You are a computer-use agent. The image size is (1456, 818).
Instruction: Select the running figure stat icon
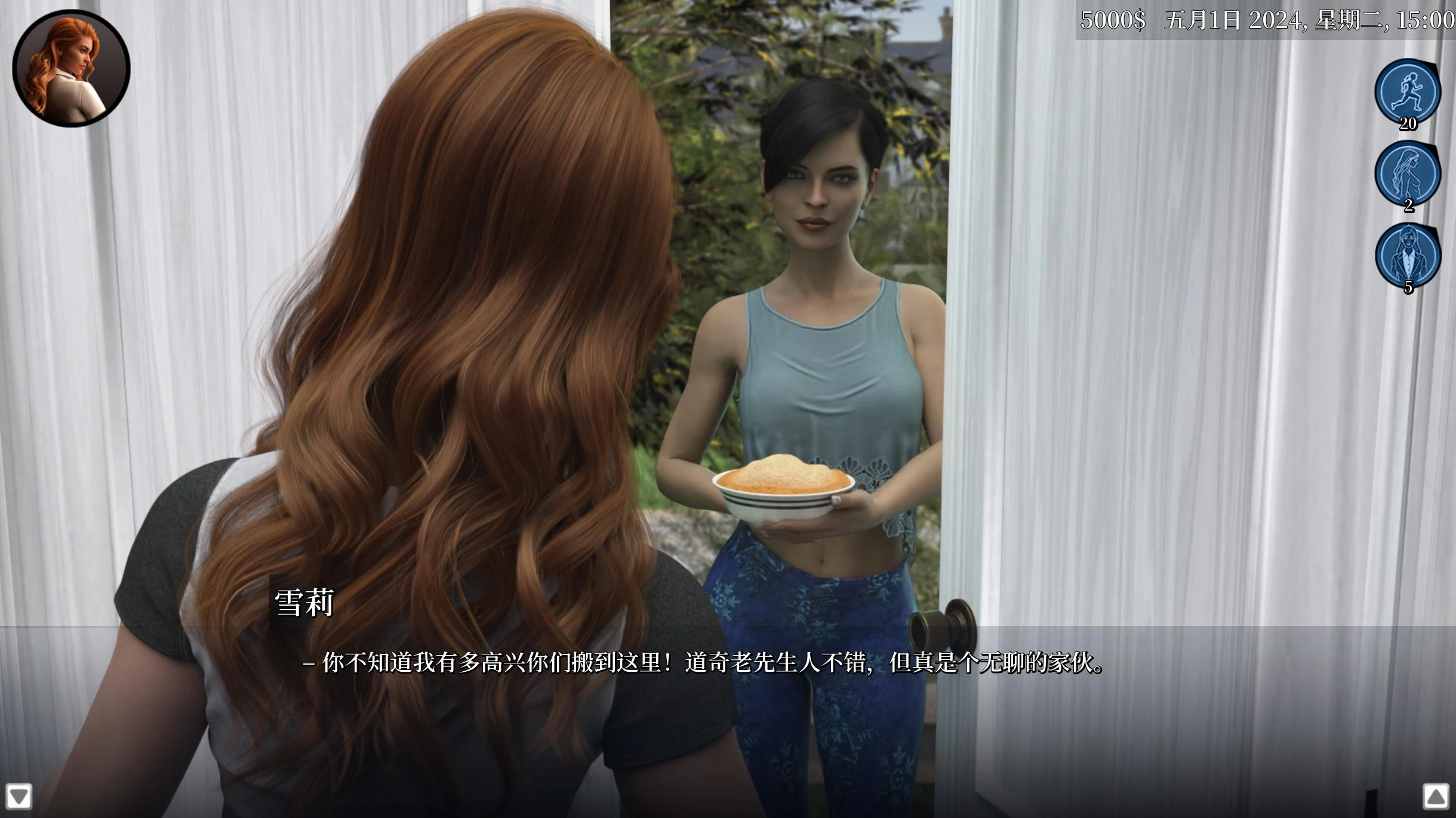1408,91
